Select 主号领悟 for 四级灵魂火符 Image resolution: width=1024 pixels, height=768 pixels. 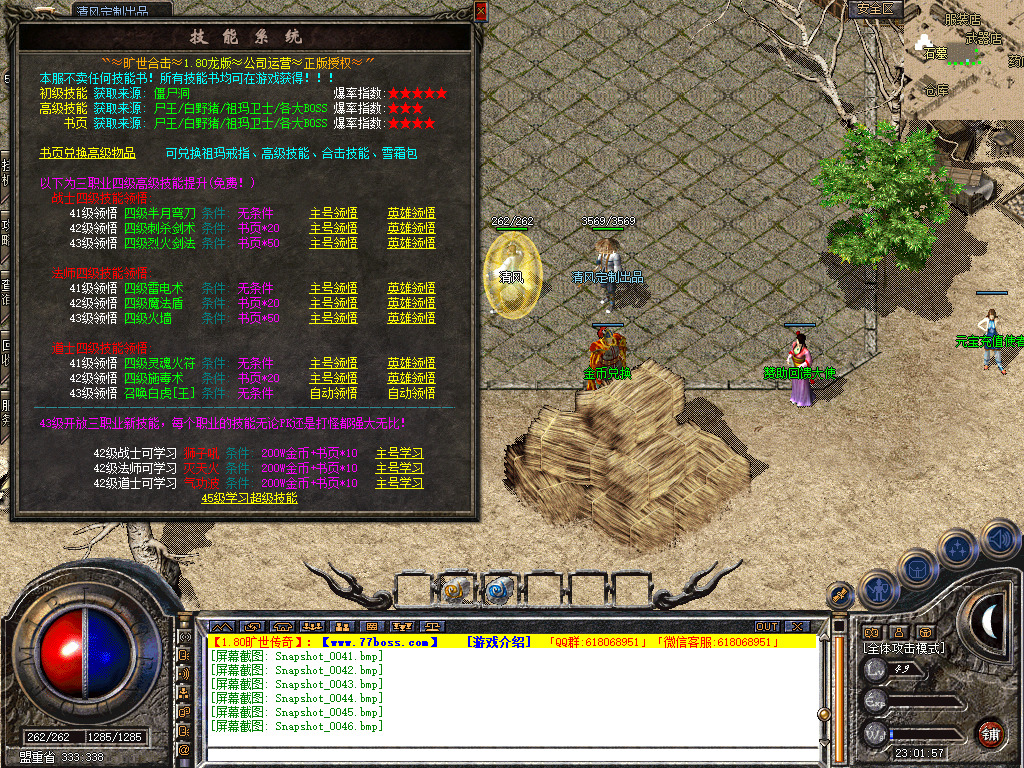(x=333, y=363)
